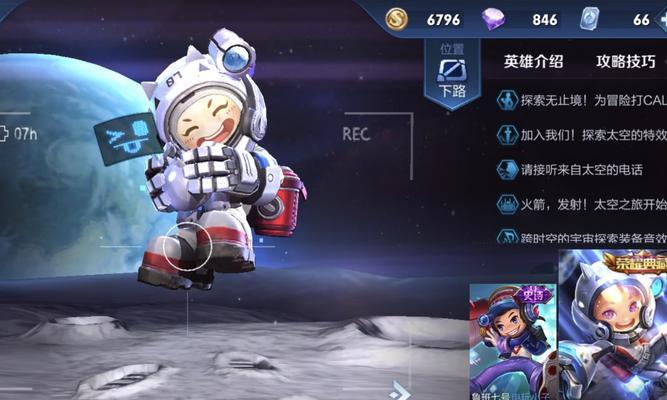Click the purple diamond currency icon
This screenshot has height=400, width=667.
[494, 19]
